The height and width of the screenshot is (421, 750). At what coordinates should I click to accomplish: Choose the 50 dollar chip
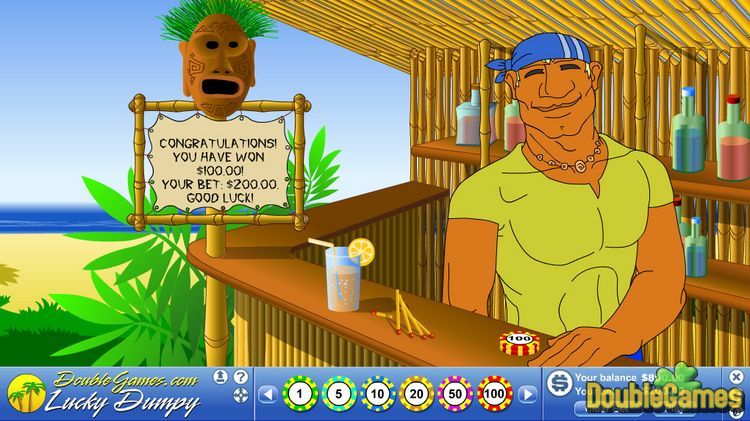pyautogui.click(x=455, y=394)
